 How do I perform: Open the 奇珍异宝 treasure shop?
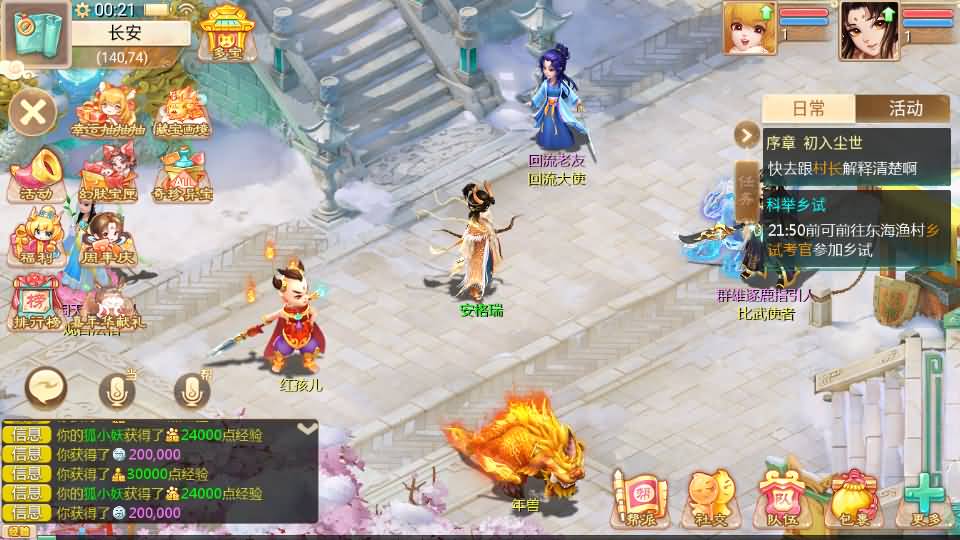pyautogui.click(x=184, y=174)
